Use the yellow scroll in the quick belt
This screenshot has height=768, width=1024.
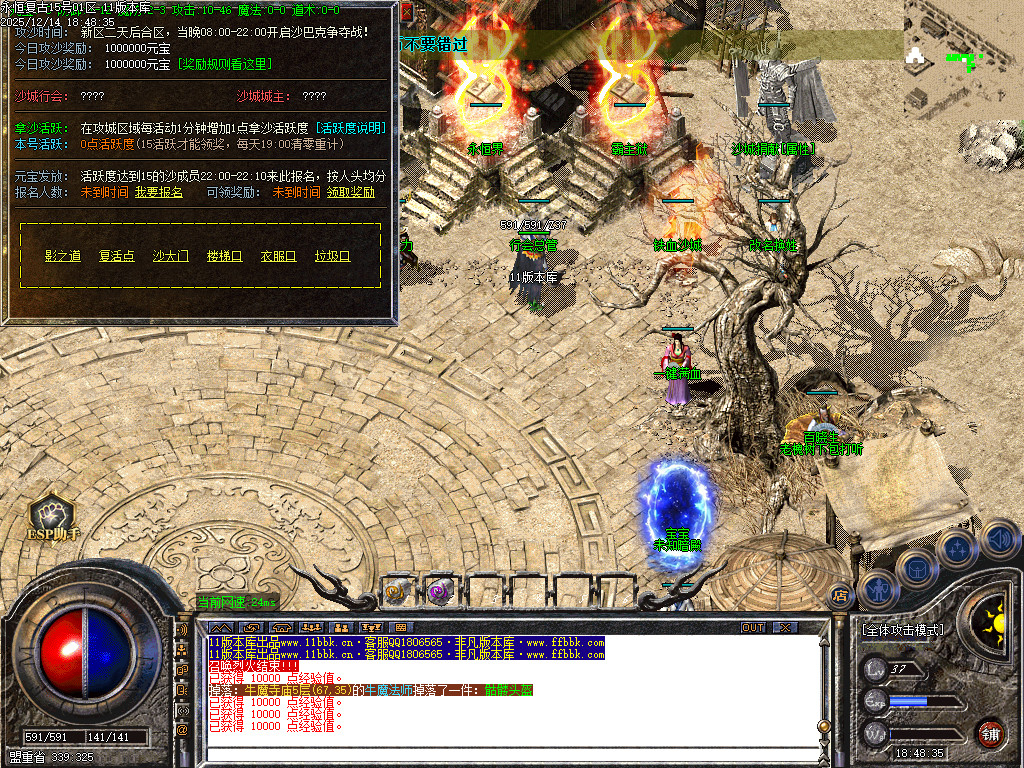click(397, 591)
